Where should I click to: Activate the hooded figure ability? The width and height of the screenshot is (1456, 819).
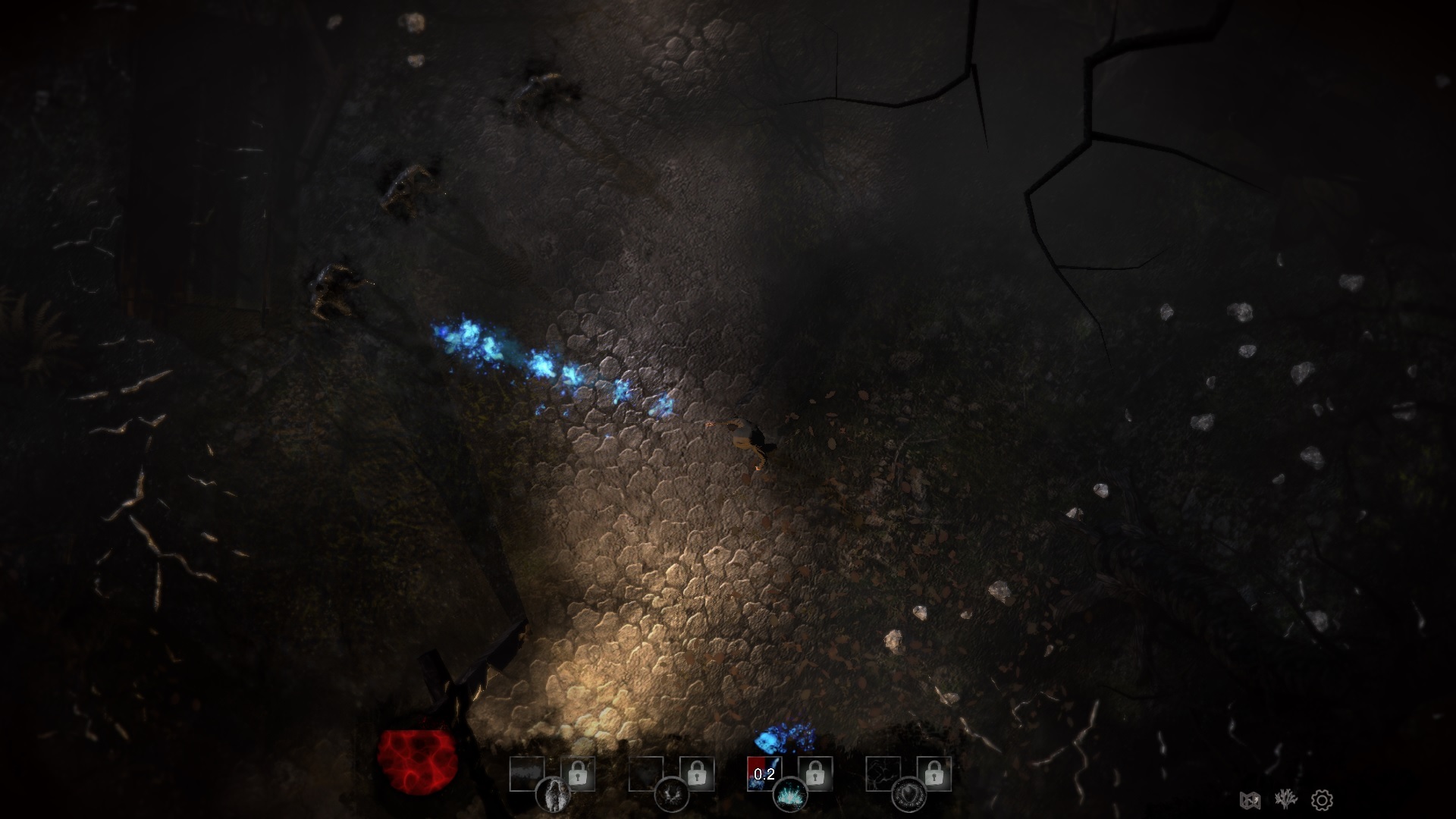coord(553,795)
